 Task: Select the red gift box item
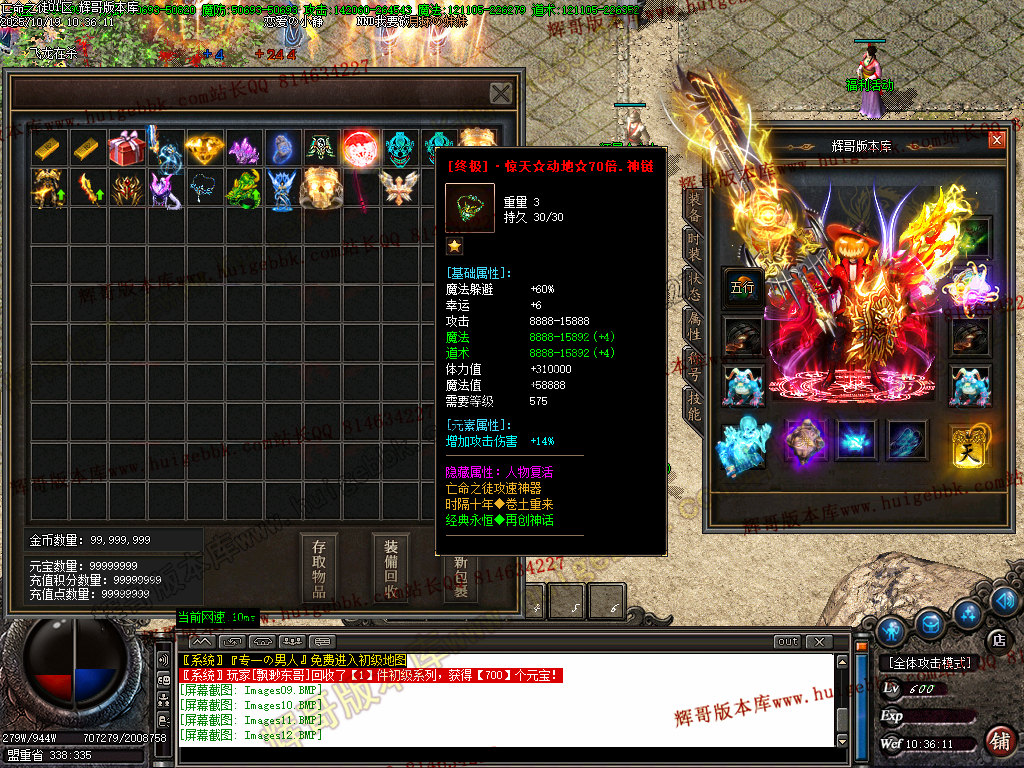pos(126,148)
